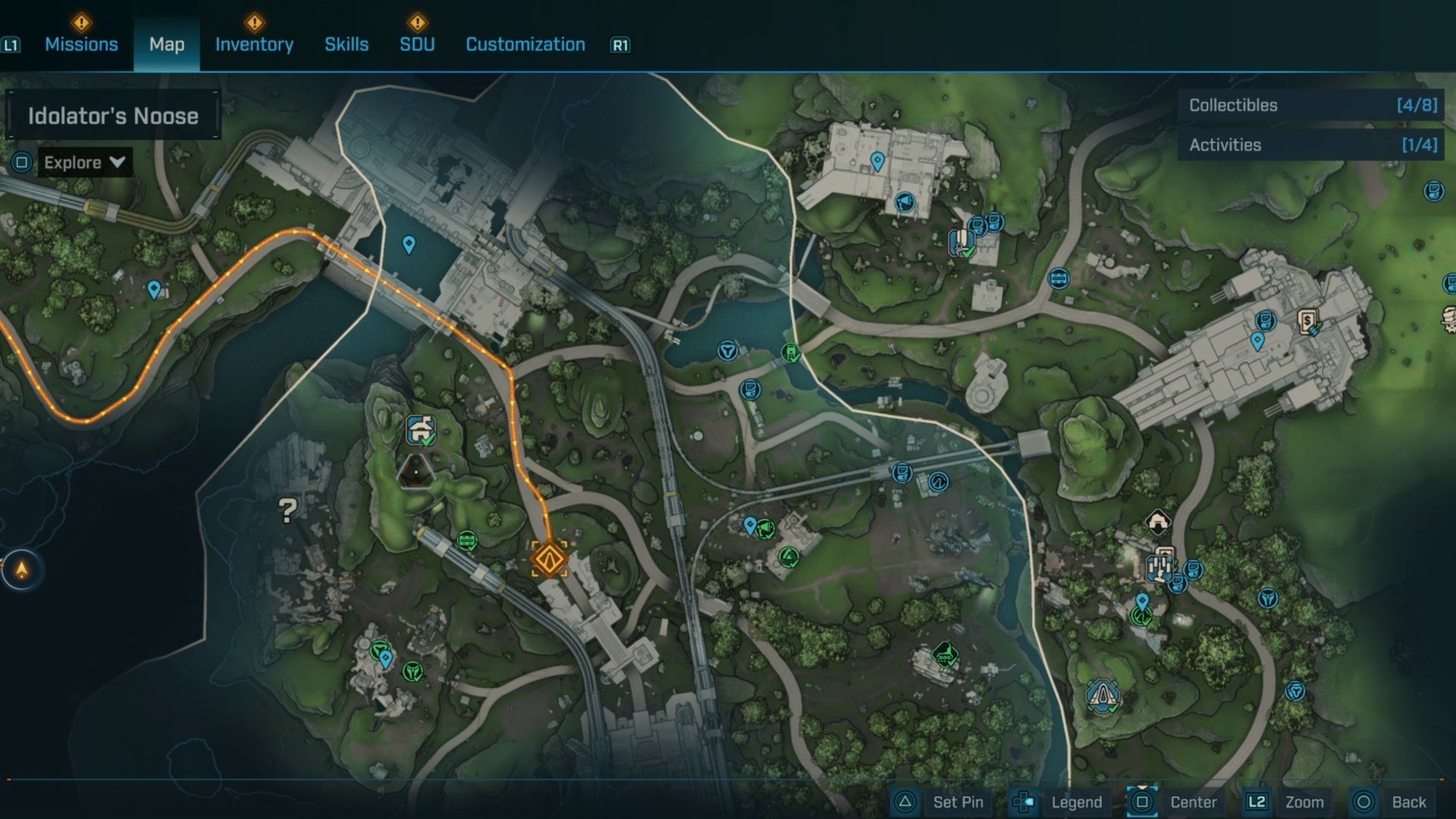
Task: Click the dollar sign vendor marker
Action: click(1308, 322)
